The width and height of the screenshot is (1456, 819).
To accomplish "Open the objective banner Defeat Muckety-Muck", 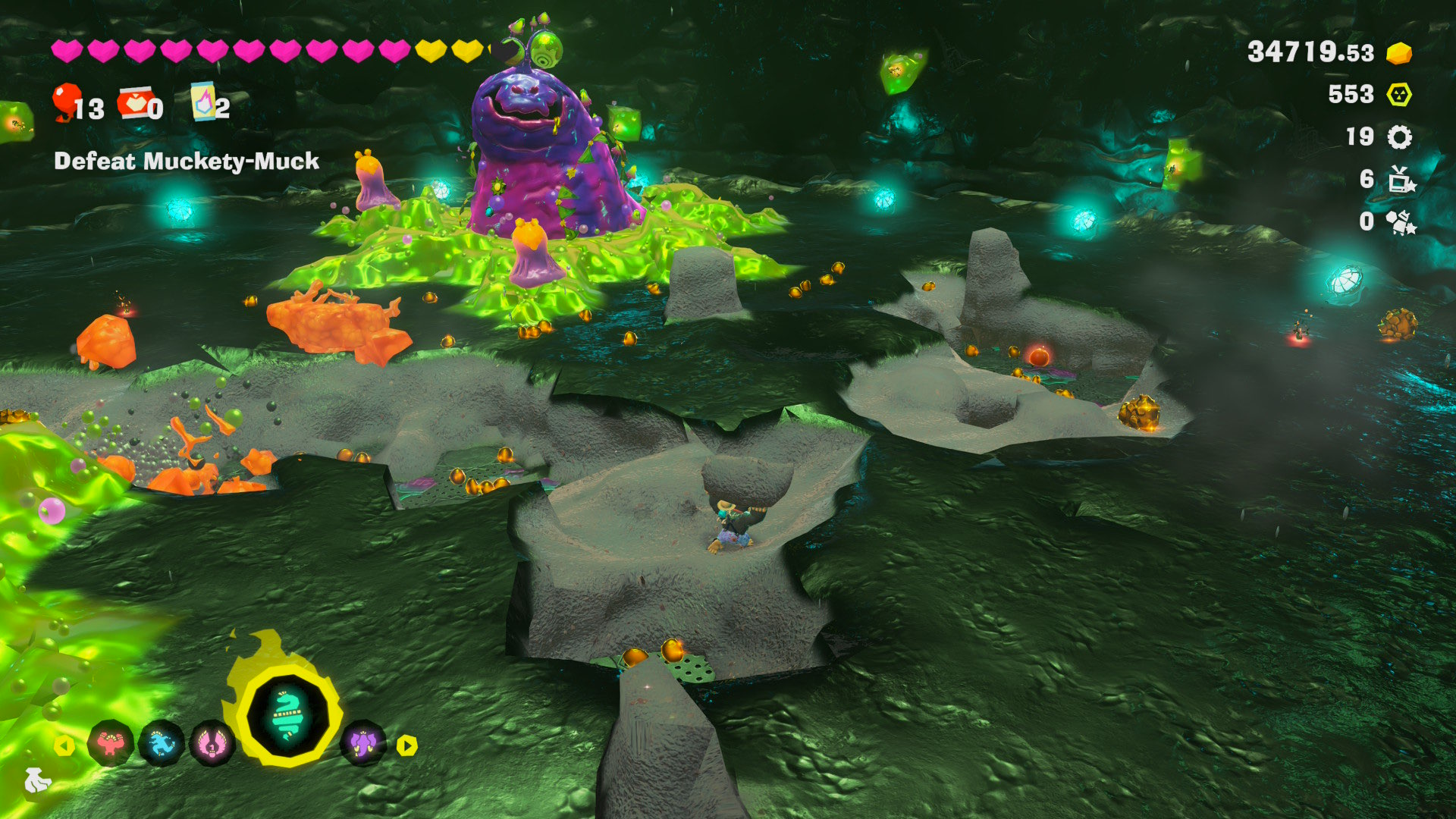I will (x=187, y=161).
